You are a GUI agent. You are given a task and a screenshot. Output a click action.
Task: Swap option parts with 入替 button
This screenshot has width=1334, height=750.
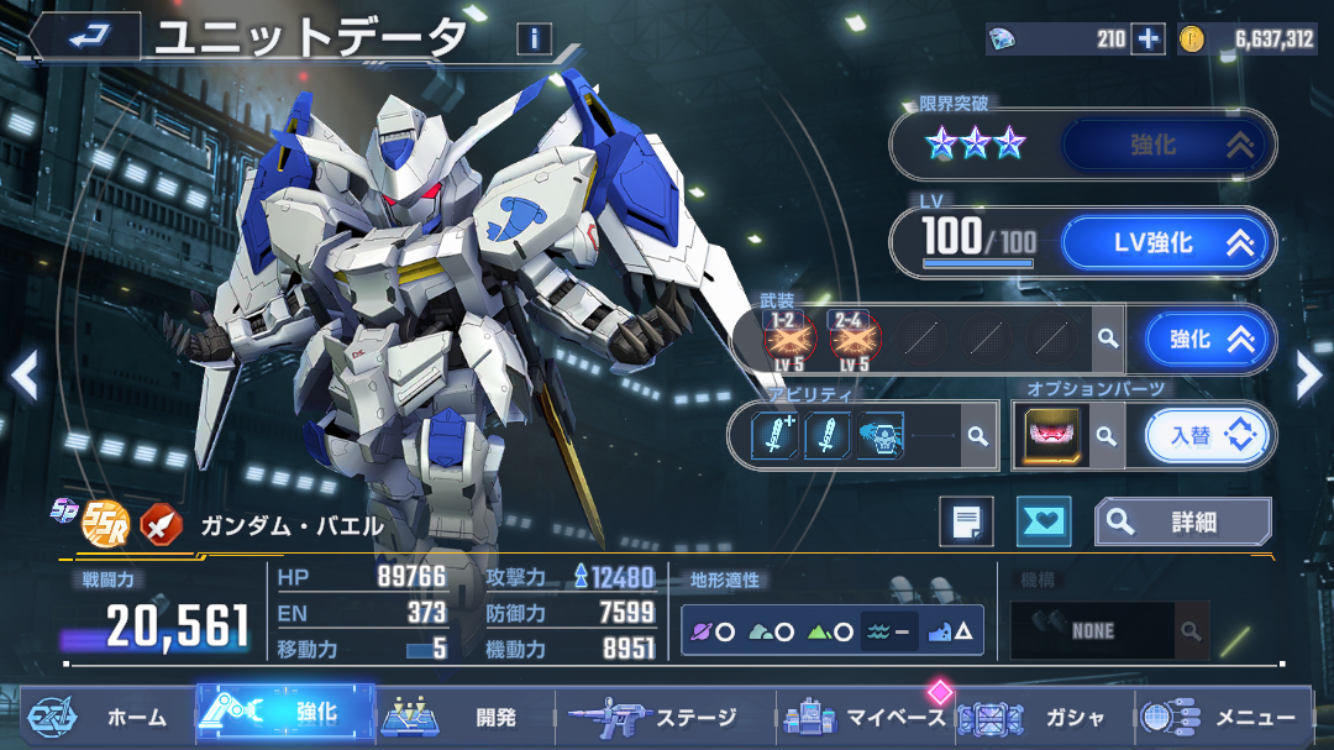click(1205, 436)
